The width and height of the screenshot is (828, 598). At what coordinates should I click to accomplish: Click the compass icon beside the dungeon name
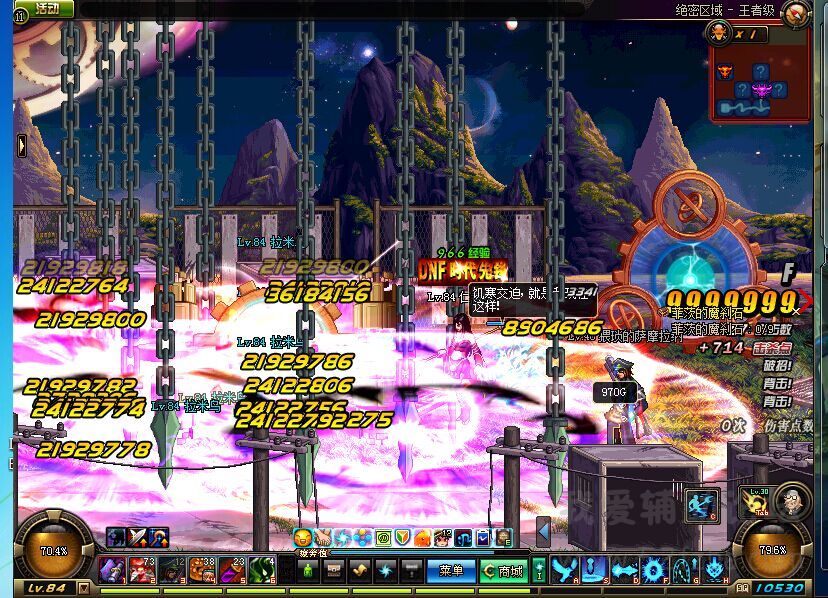(796, 13)
